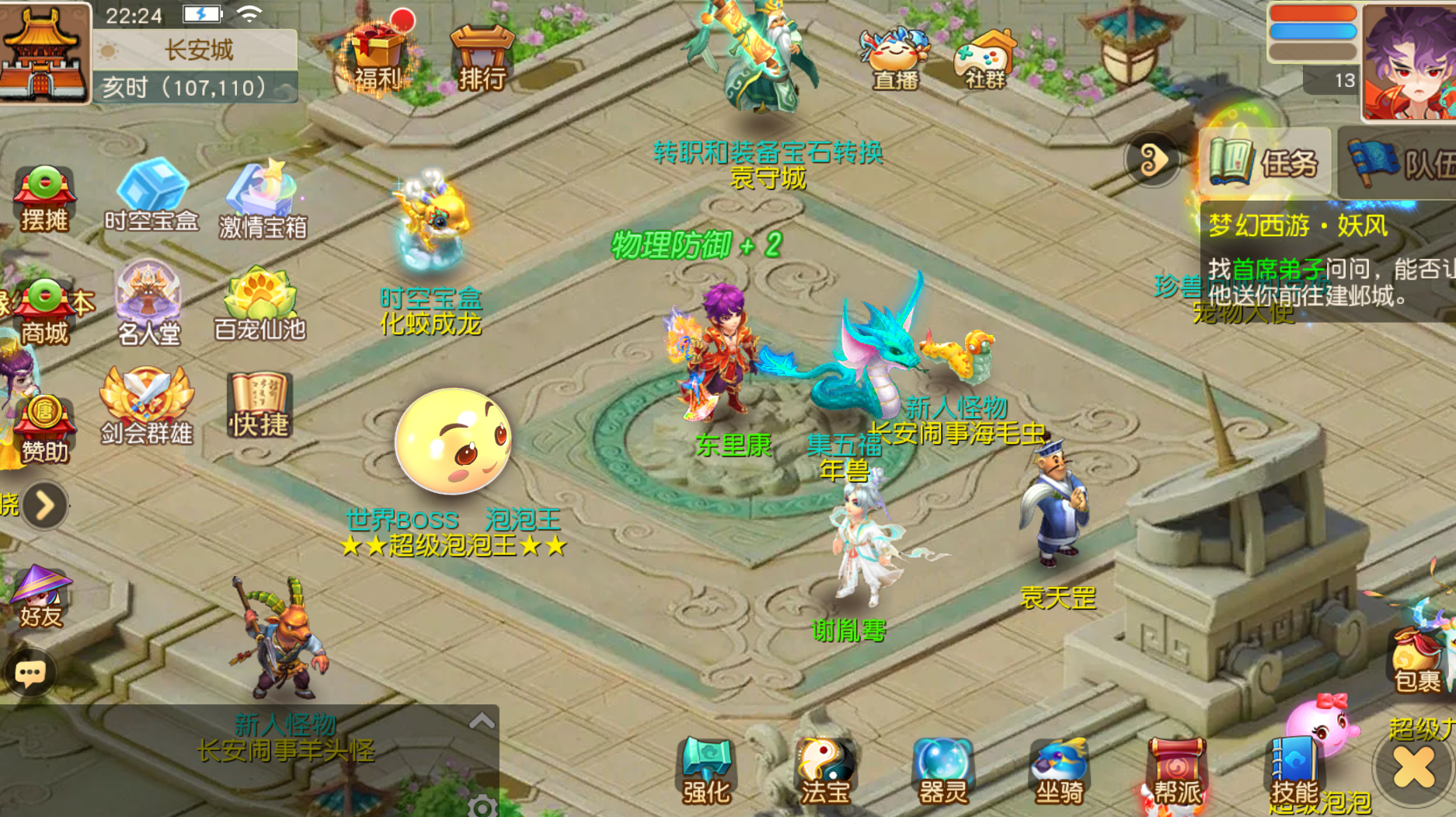The image size is (1456, 817).
Task: Open the 商城 shop
Action: coord(44,311)
